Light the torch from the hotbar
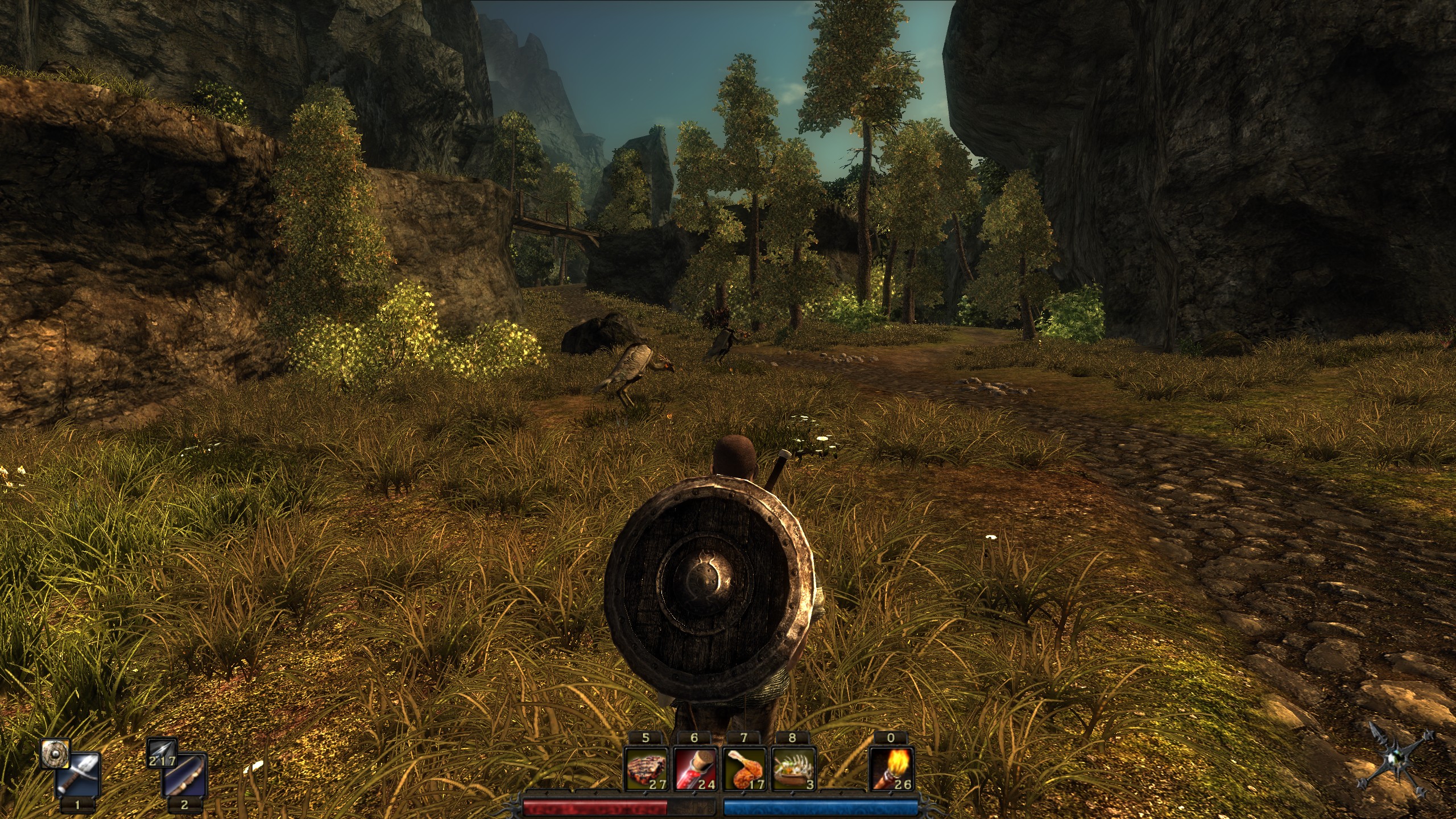1456x819 pixels. [x=891, y=770]
